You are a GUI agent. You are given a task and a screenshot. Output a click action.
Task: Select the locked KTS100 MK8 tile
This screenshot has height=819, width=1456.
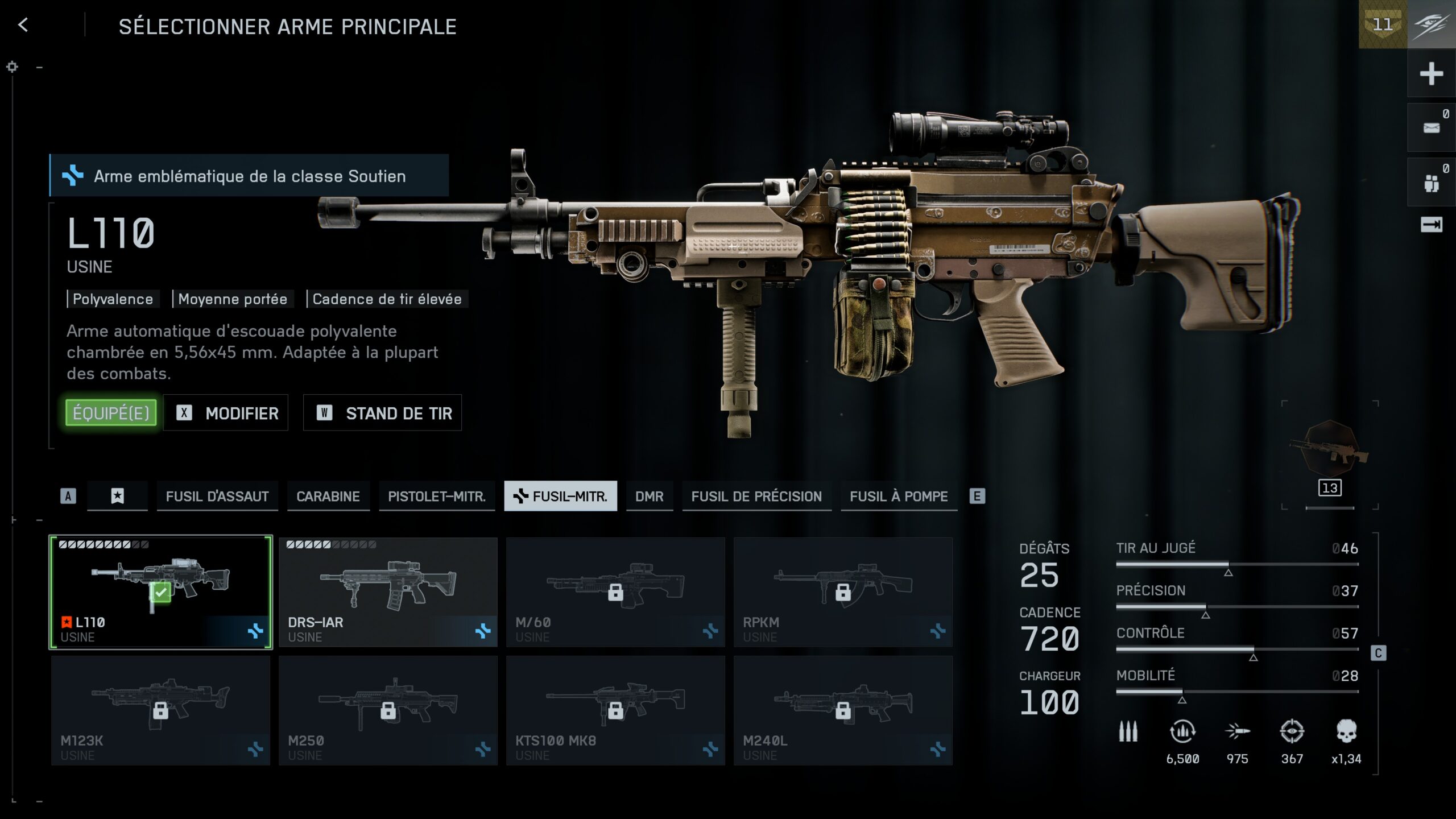coord(615,710)
